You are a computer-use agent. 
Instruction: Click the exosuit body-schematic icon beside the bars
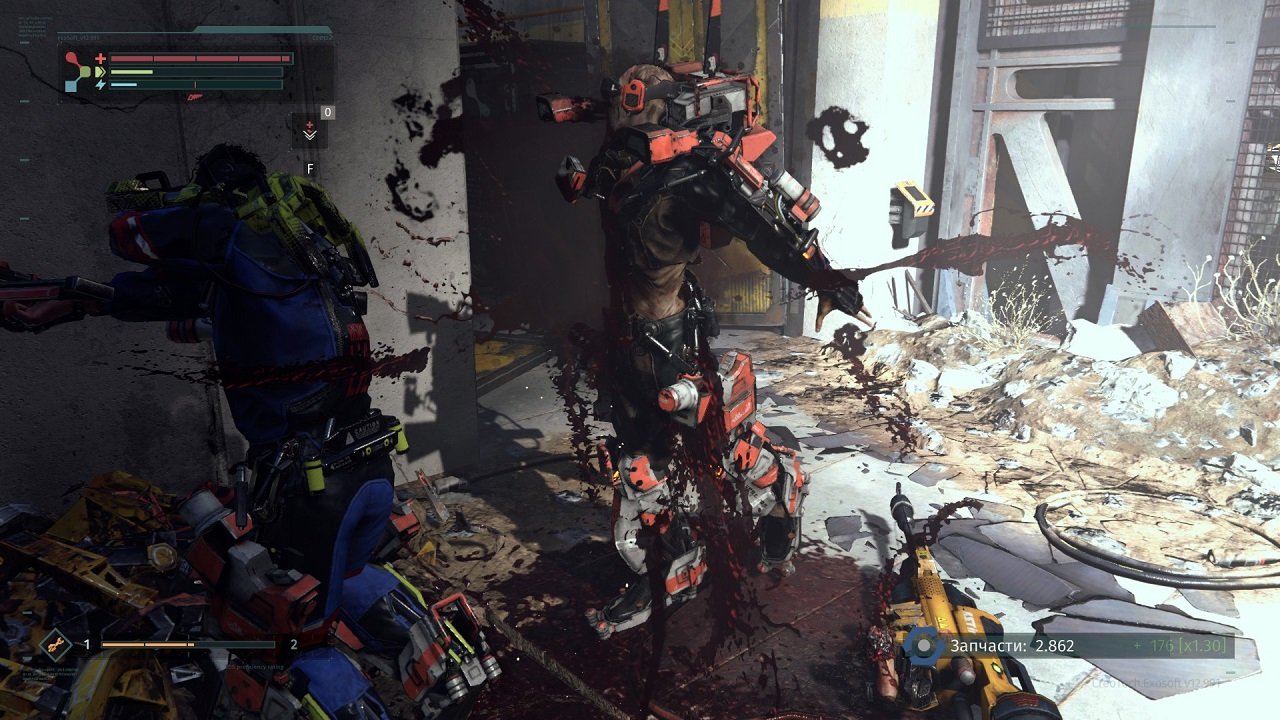pyautogui.click(x=76, y=70)
